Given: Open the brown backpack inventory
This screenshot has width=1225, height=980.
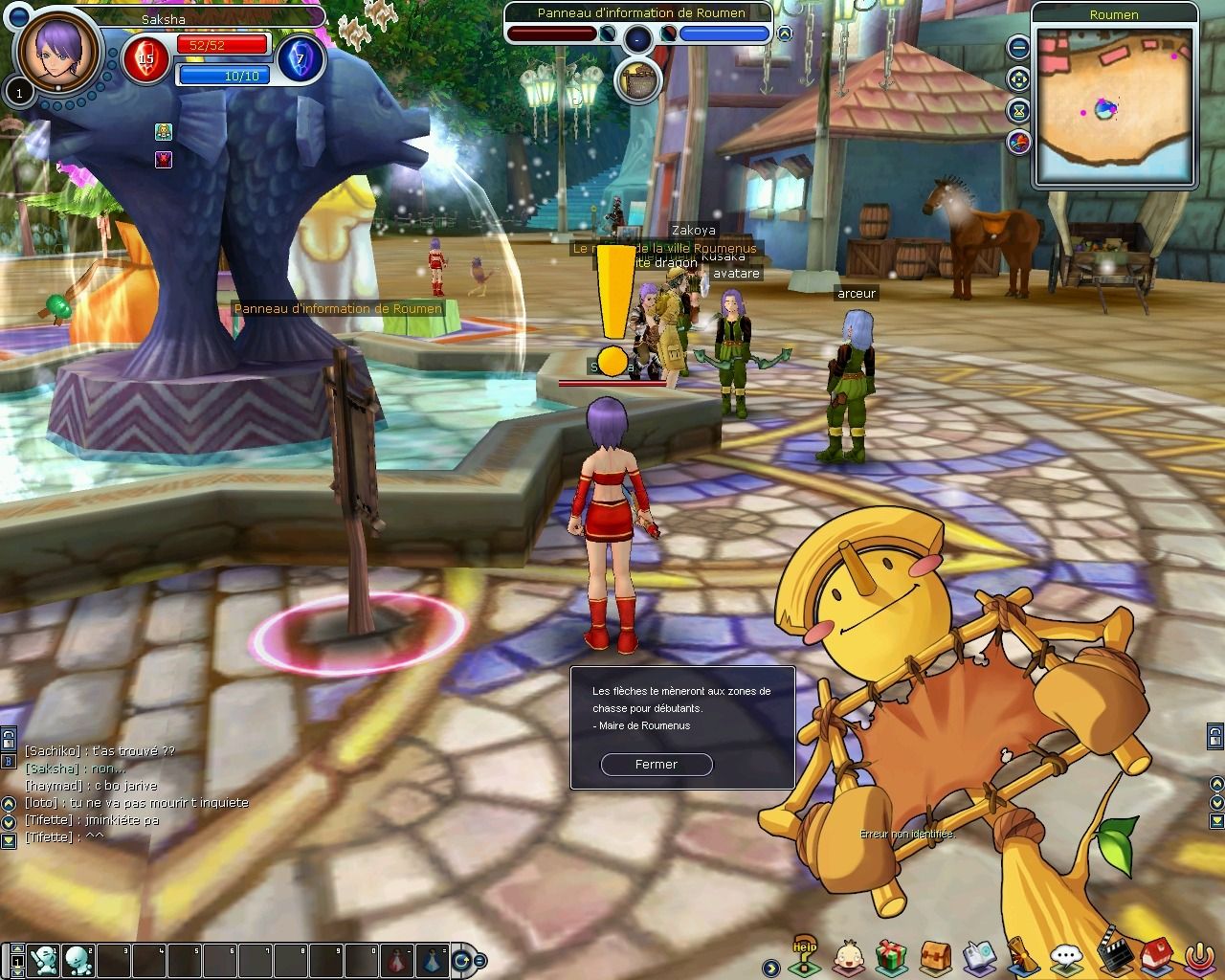Looking at the screenshot, I should [935, 955].
